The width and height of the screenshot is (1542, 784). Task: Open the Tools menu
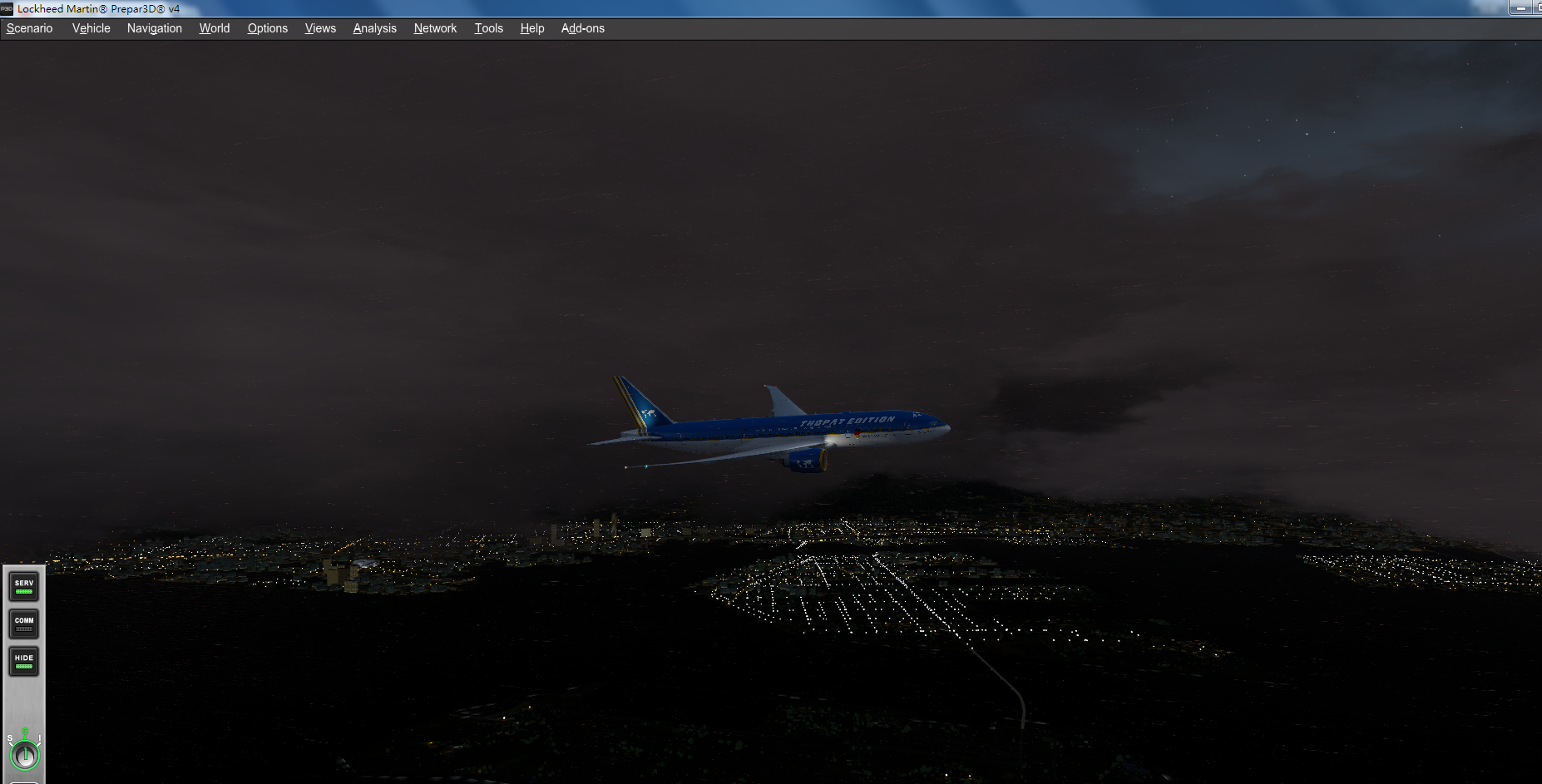click(488, 27)
